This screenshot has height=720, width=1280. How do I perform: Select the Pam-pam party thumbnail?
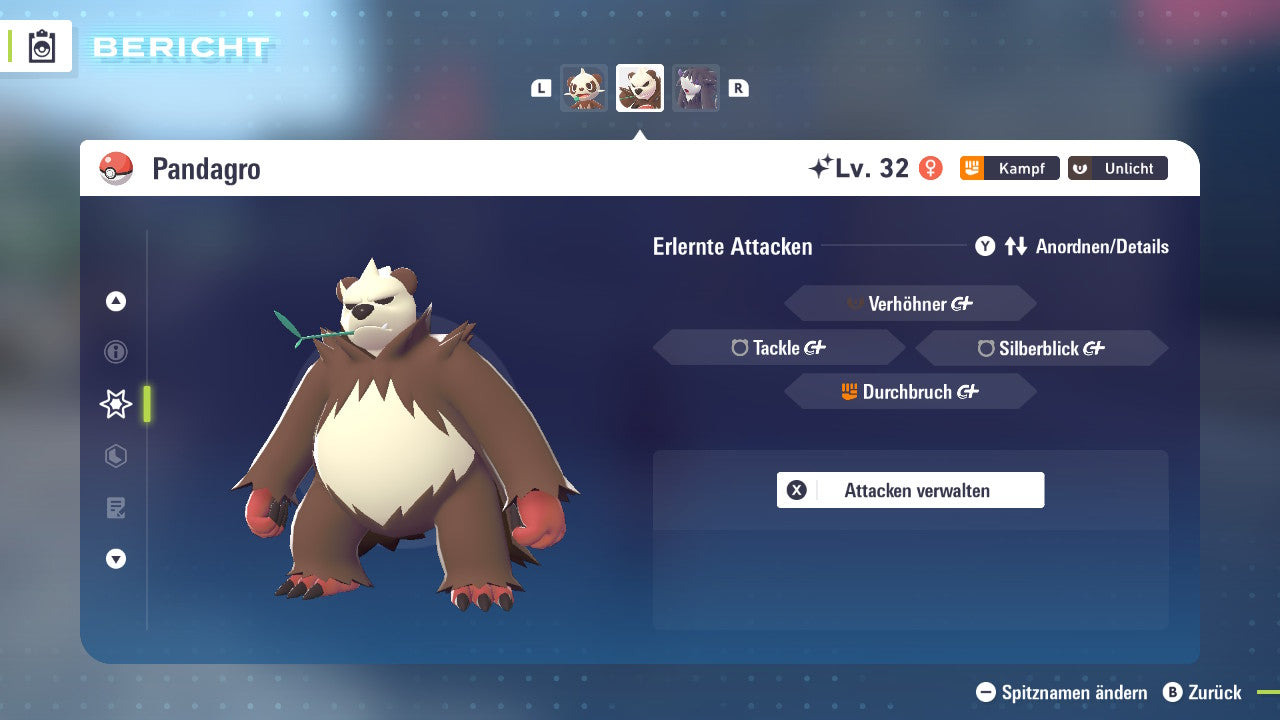click(x=585, y=88)
